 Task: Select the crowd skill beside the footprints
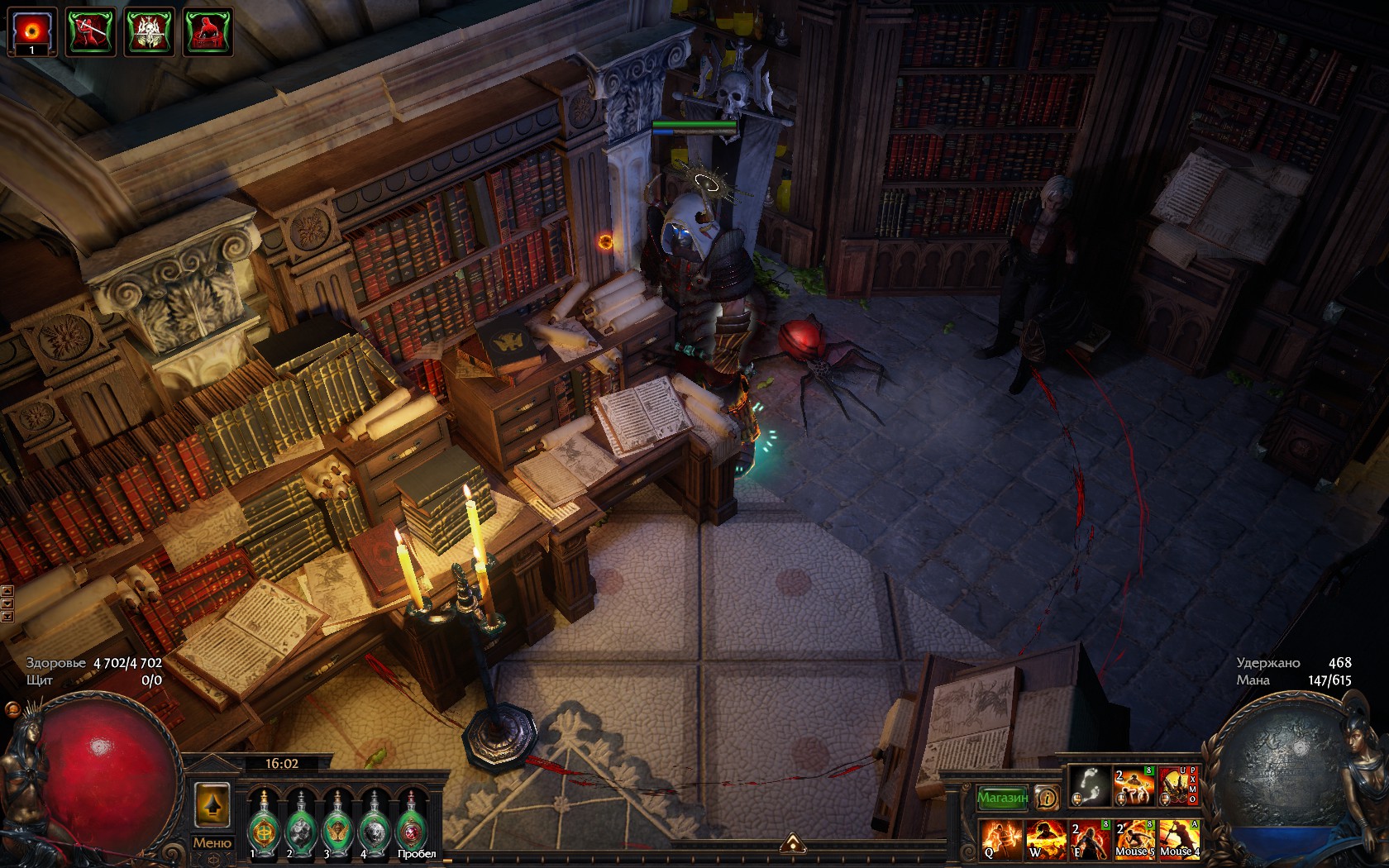(x=1134, y=786)
